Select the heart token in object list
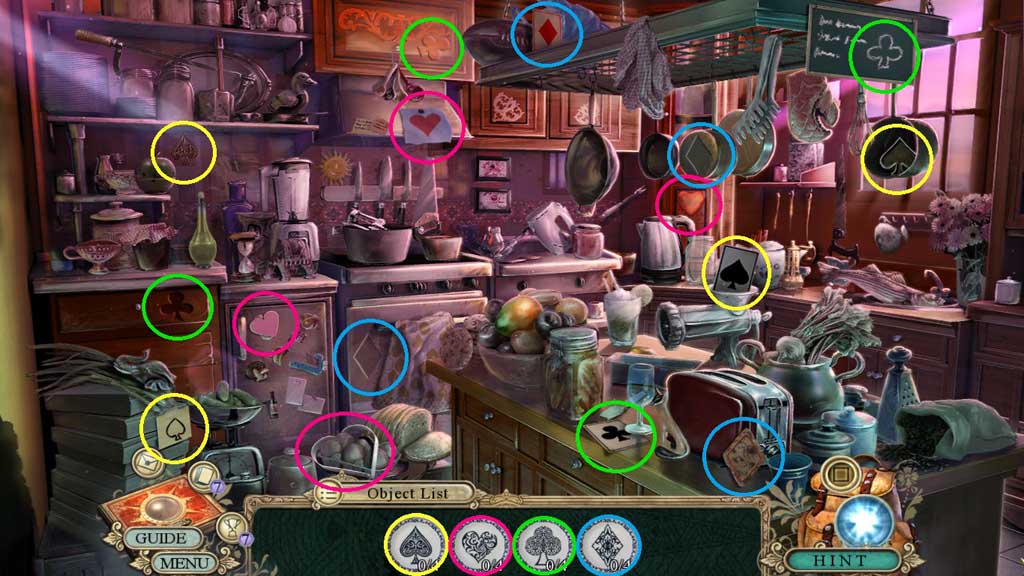The height and width of the screenshot is (576, 1024). [x=479, y=545]
